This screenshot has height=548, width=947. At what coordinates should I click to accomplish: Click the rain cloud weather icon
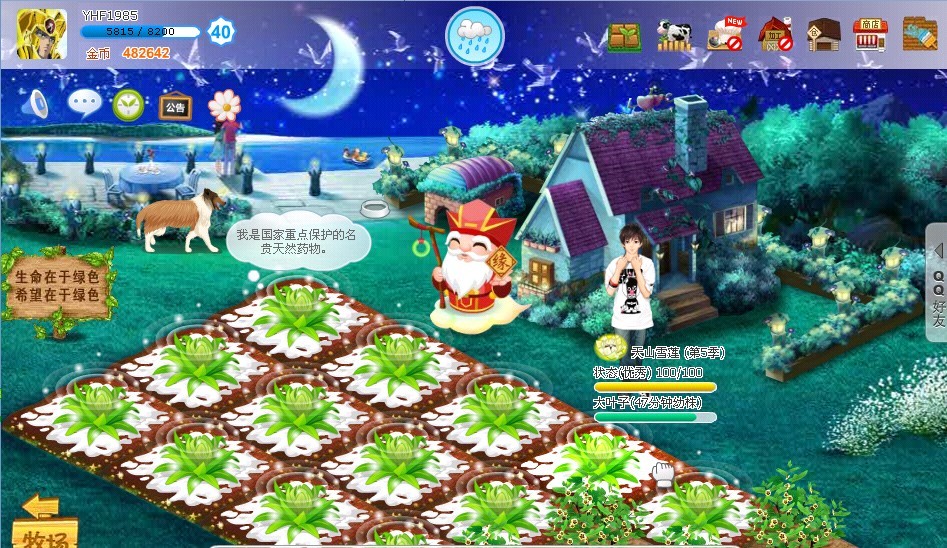pos(474,36)
